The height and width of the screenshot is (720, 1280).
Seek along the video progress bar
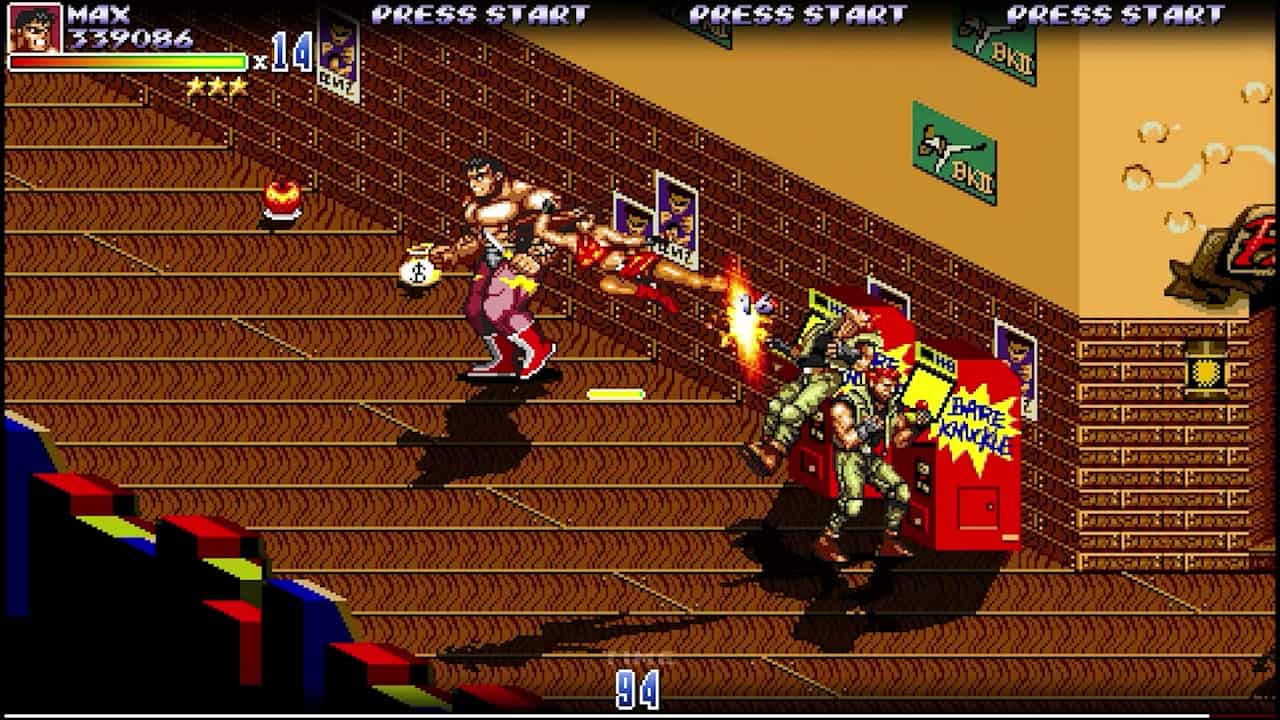coord(640,716)
